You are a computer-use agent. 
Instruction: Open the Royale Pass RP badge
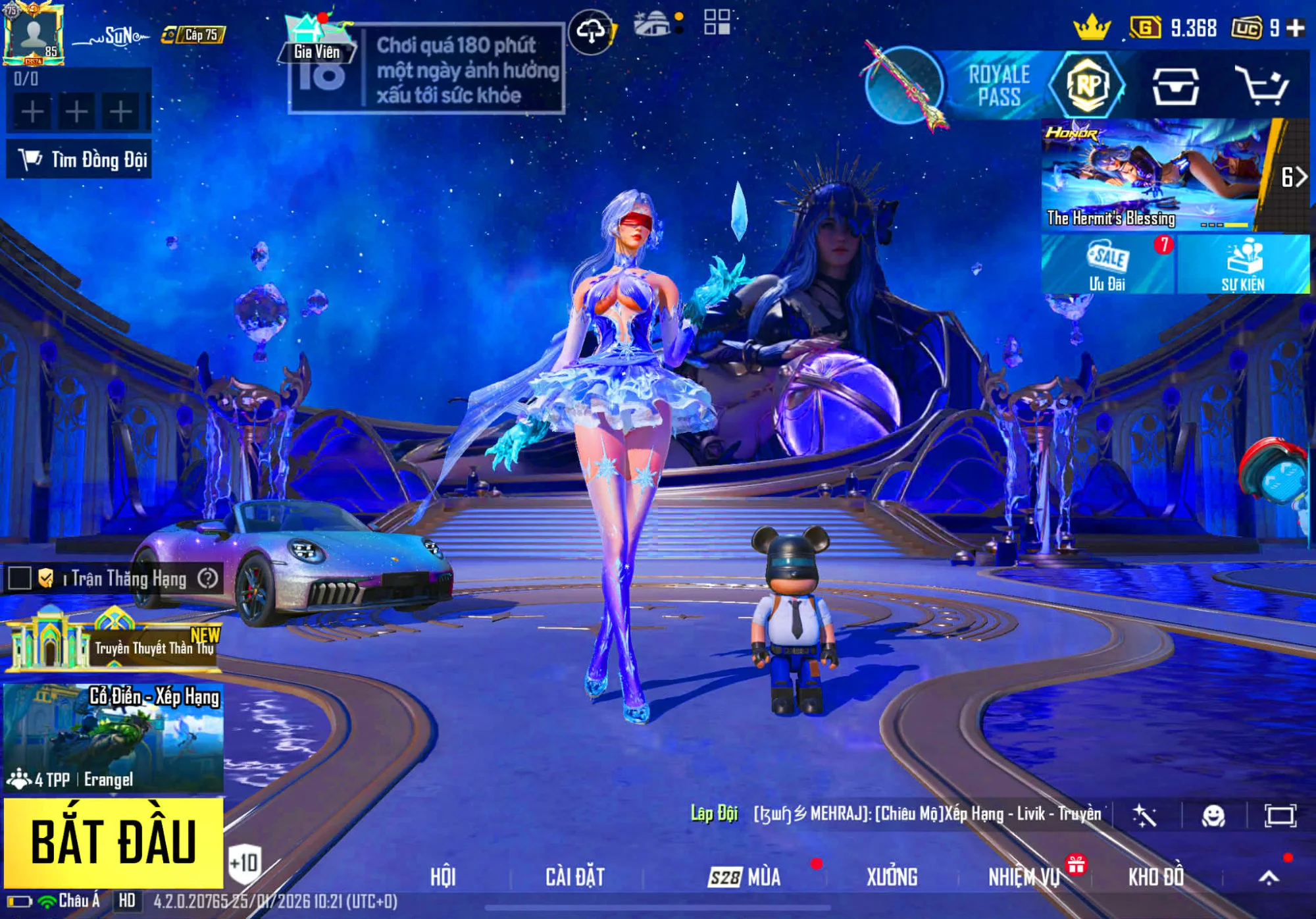click(1087, 86)
